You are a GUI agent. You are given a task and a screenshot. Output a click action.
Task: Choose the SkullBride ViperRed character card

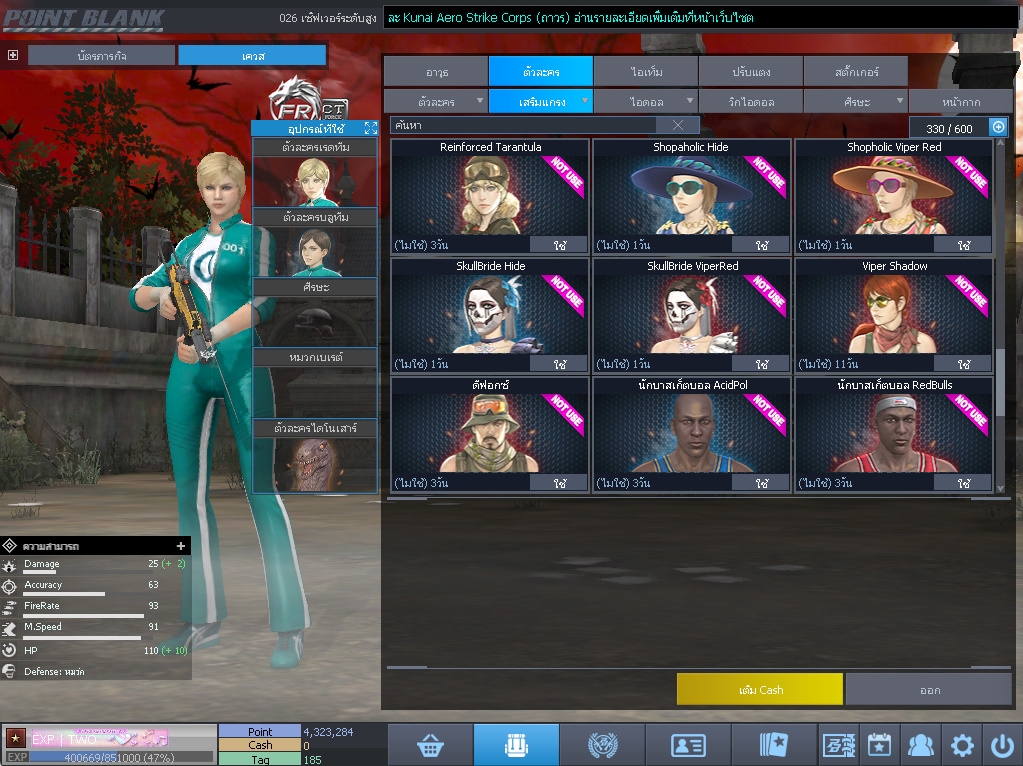(x=691, y=315)
